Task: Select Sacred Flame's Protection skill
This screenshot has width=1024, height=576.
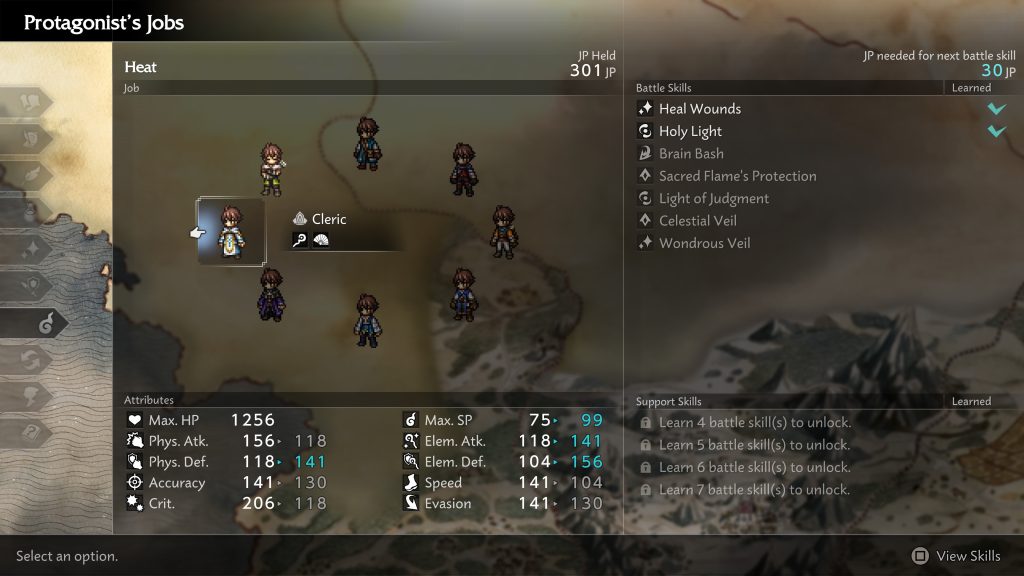Action: pos(737,176)
